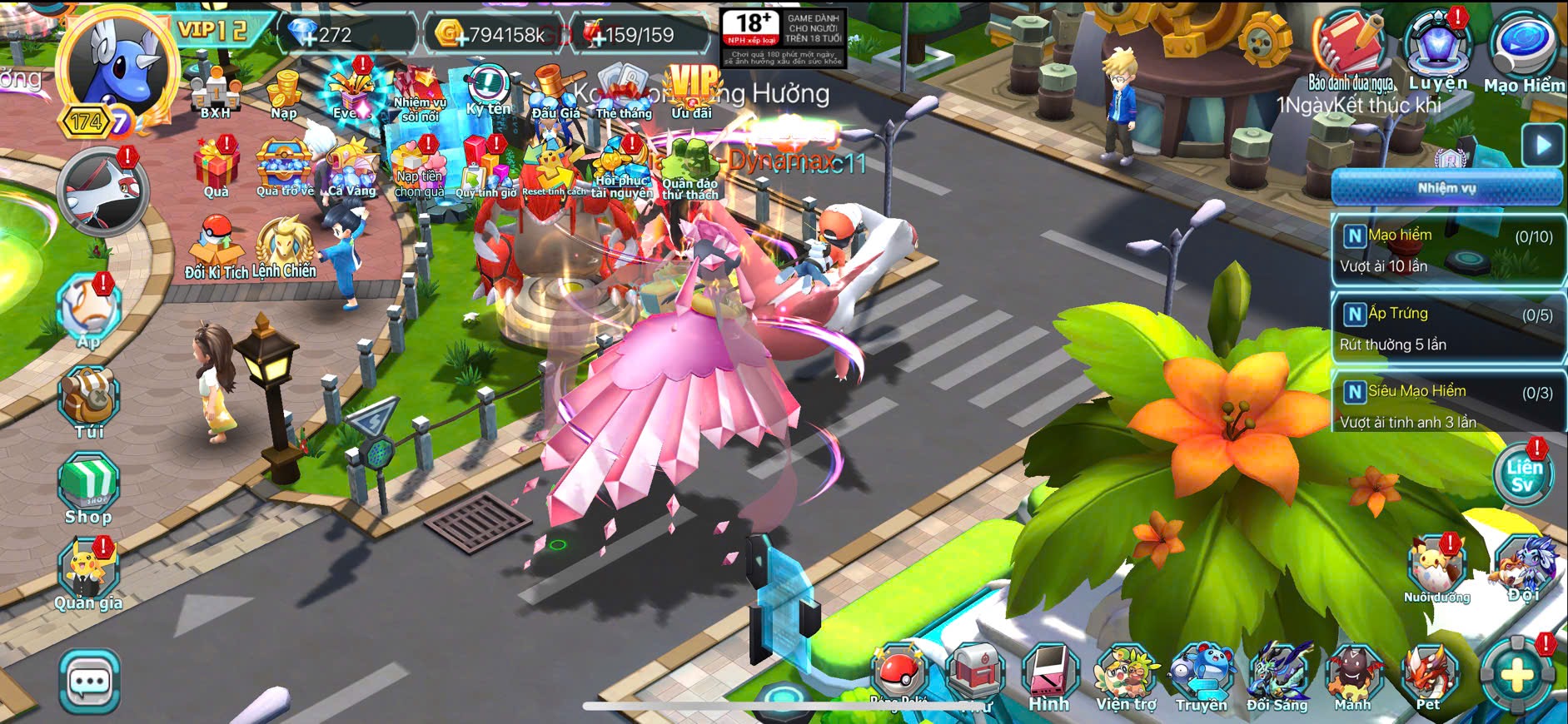This screenshot has width=1568, height=724.
Task: Open the Nạp gold coins top-up
Action: [x=284, y=92]
